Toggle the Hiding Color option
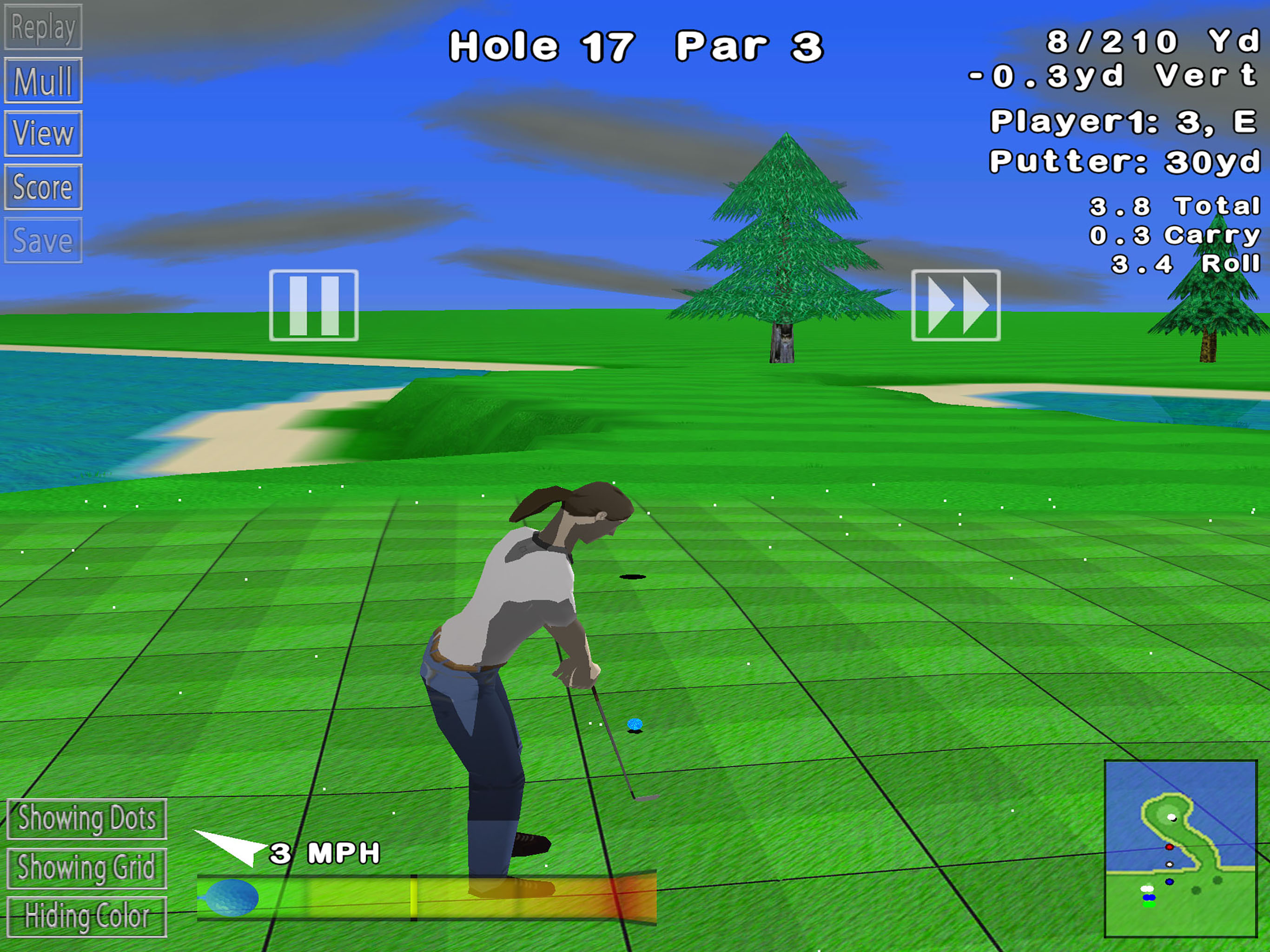This screenshot has height=952, width=1270. click(x=86, y=917)
